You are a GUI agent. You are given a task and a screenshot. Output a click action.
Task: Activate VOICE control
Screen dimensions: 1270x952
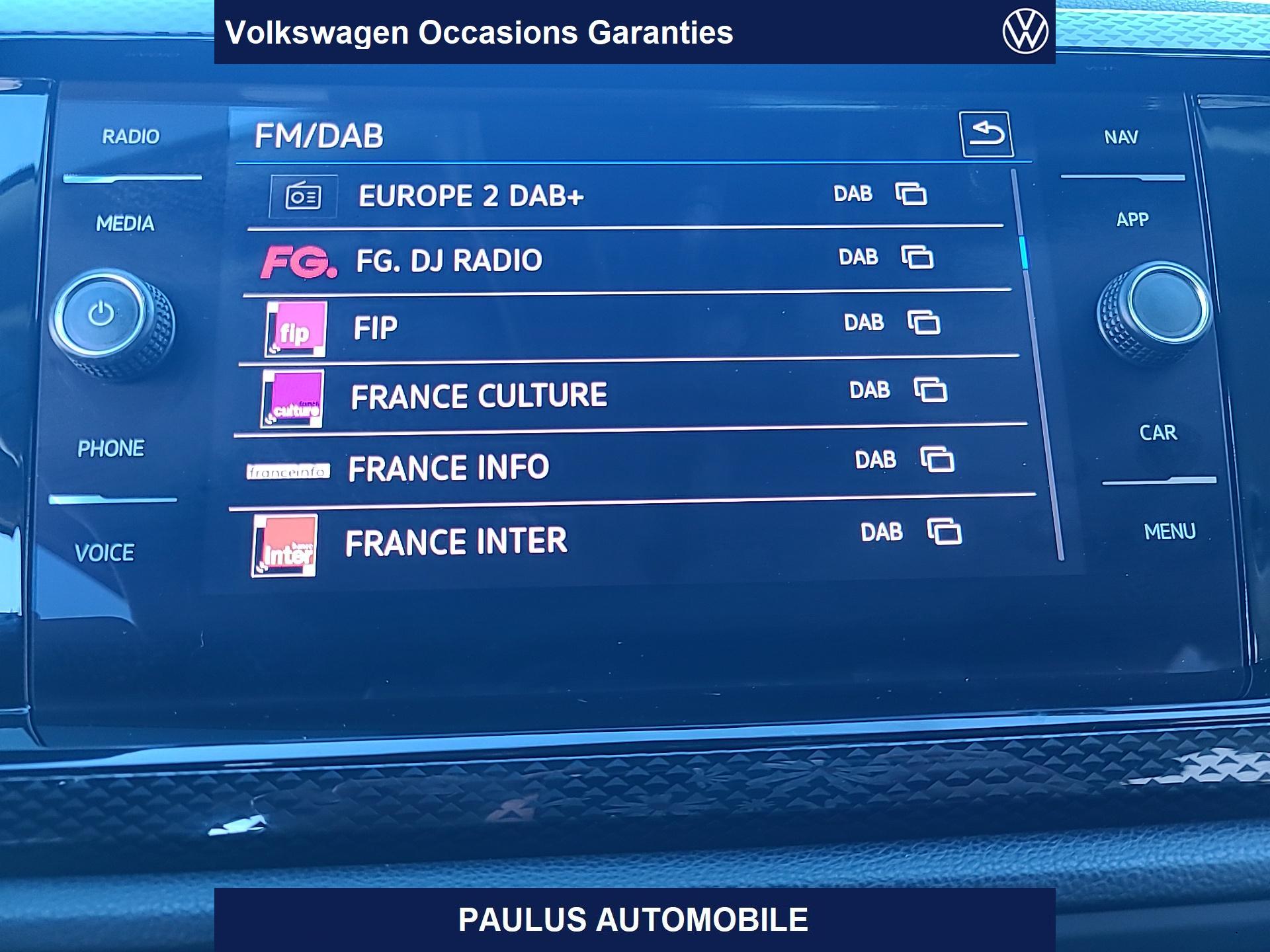click(105, 553)
